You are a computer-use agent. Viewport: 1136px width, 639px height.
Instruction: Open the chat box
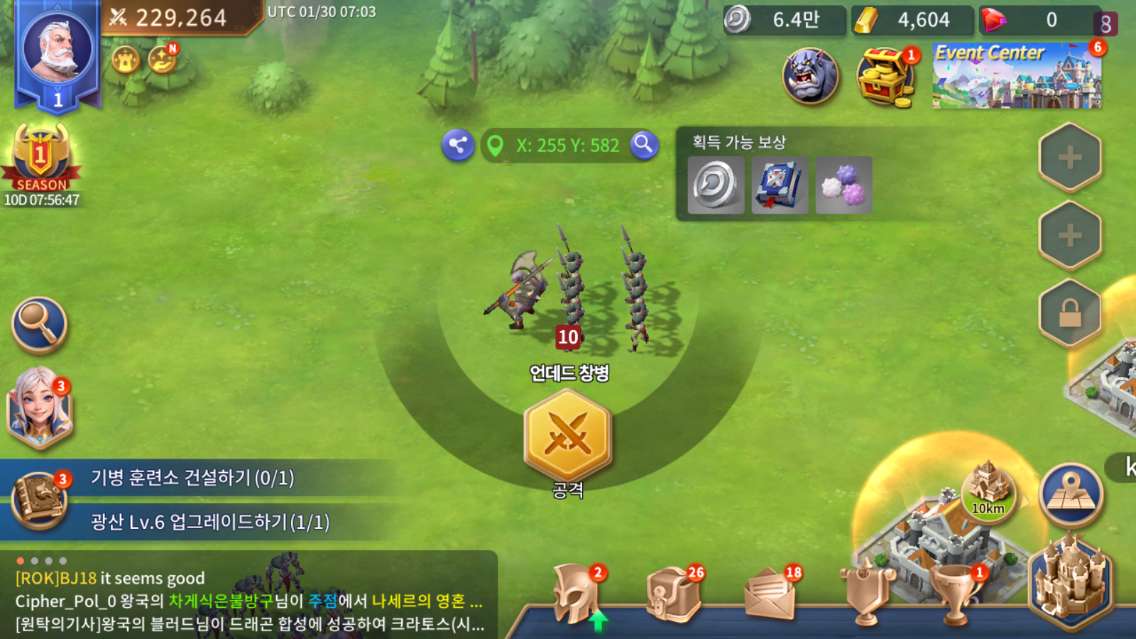(x=250, y=594)
